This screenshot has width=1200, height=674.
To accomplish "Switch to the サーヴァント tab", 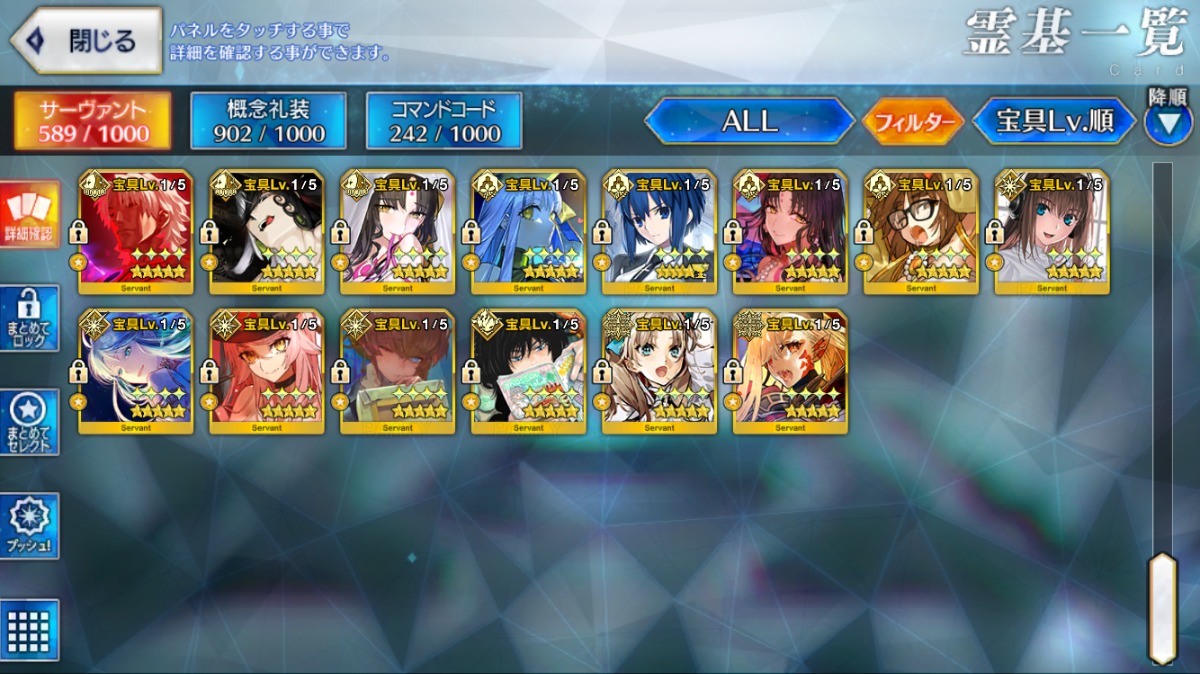I will pos(92,121).
